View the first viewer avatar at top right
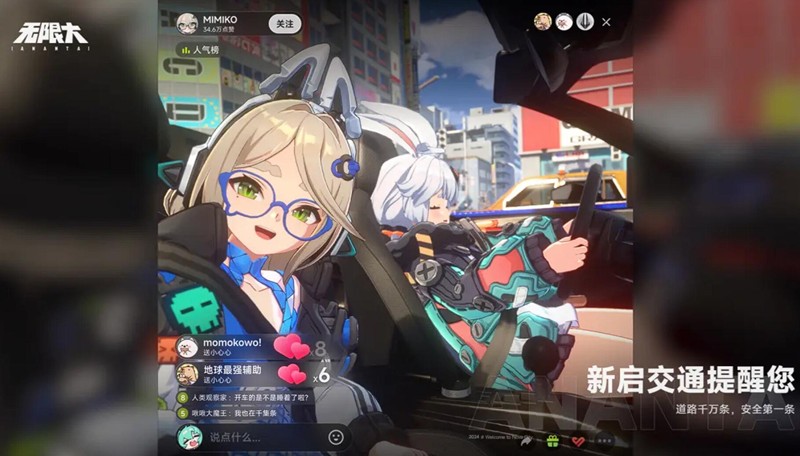Image resolution: width=800 pixels, height=456 pixels. click(x=543, y=22)
